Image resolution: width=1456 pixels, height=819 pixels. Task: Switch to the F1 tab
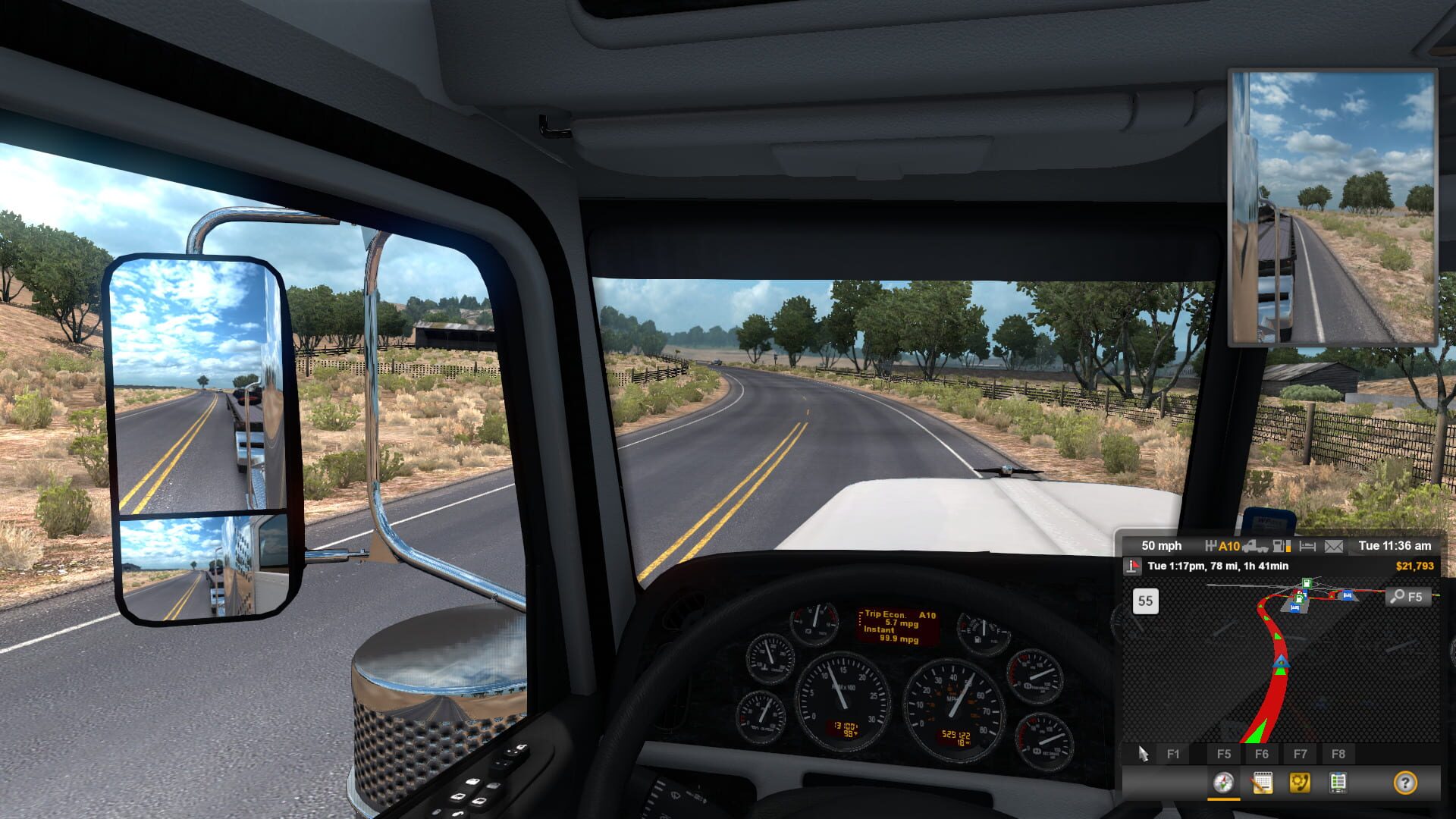pos(1172,754)
